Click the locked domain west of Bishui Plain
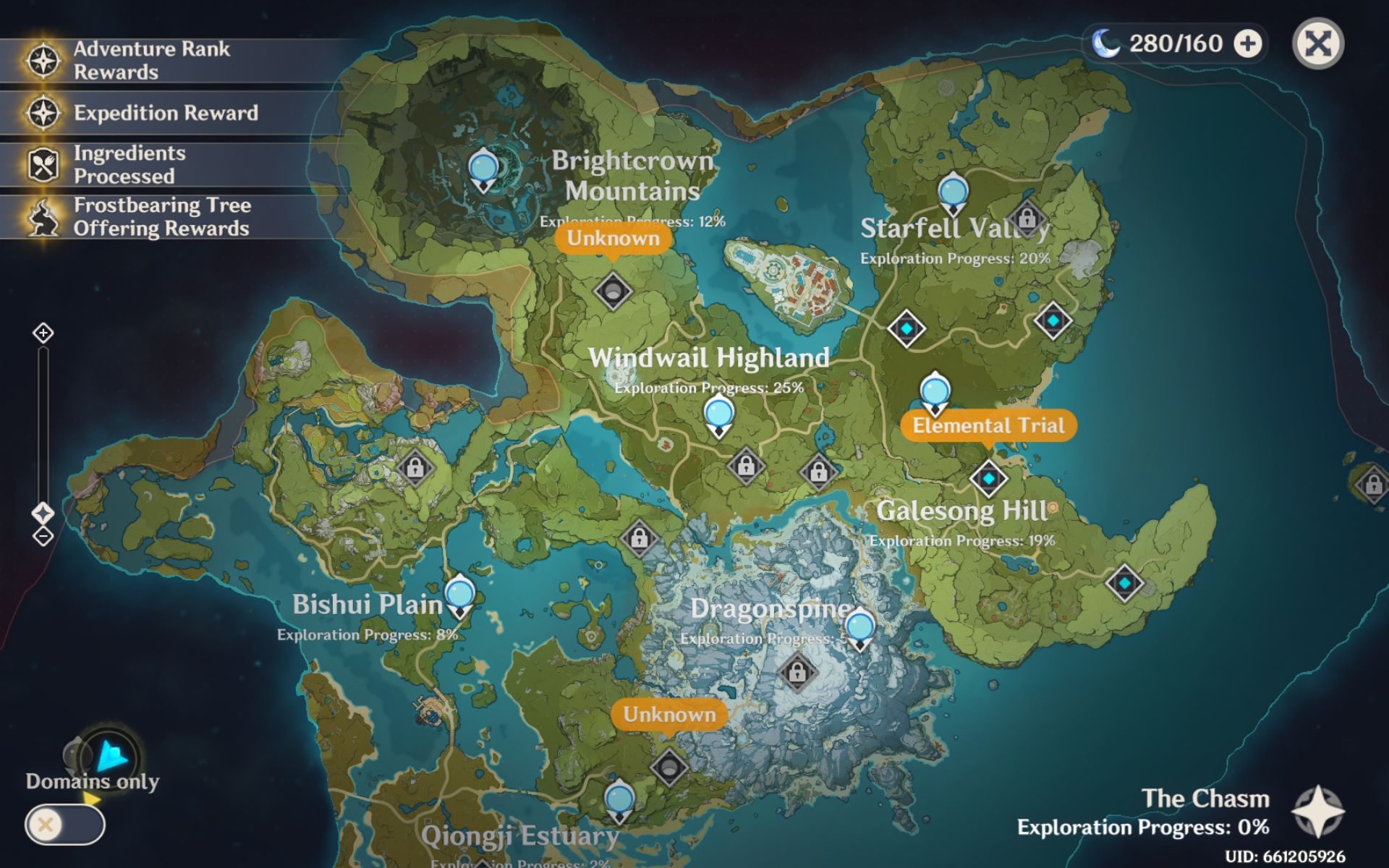This screenshot has height=868, width=1389. click(417, 467)
